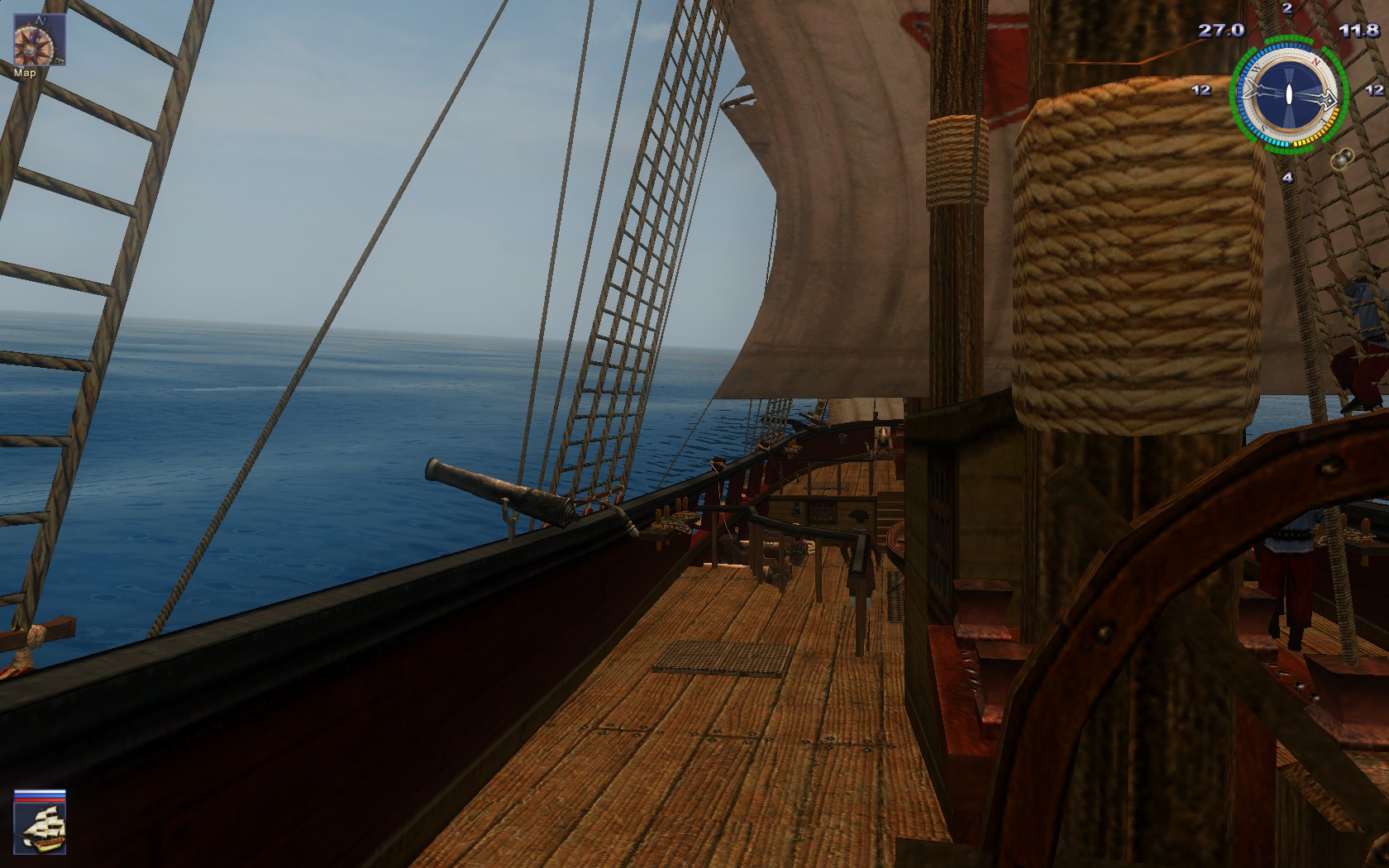Choose the cannonball ammunition icon
Image resolution: width=1389 pixels, height=868 pixels.
(1341, 157)
